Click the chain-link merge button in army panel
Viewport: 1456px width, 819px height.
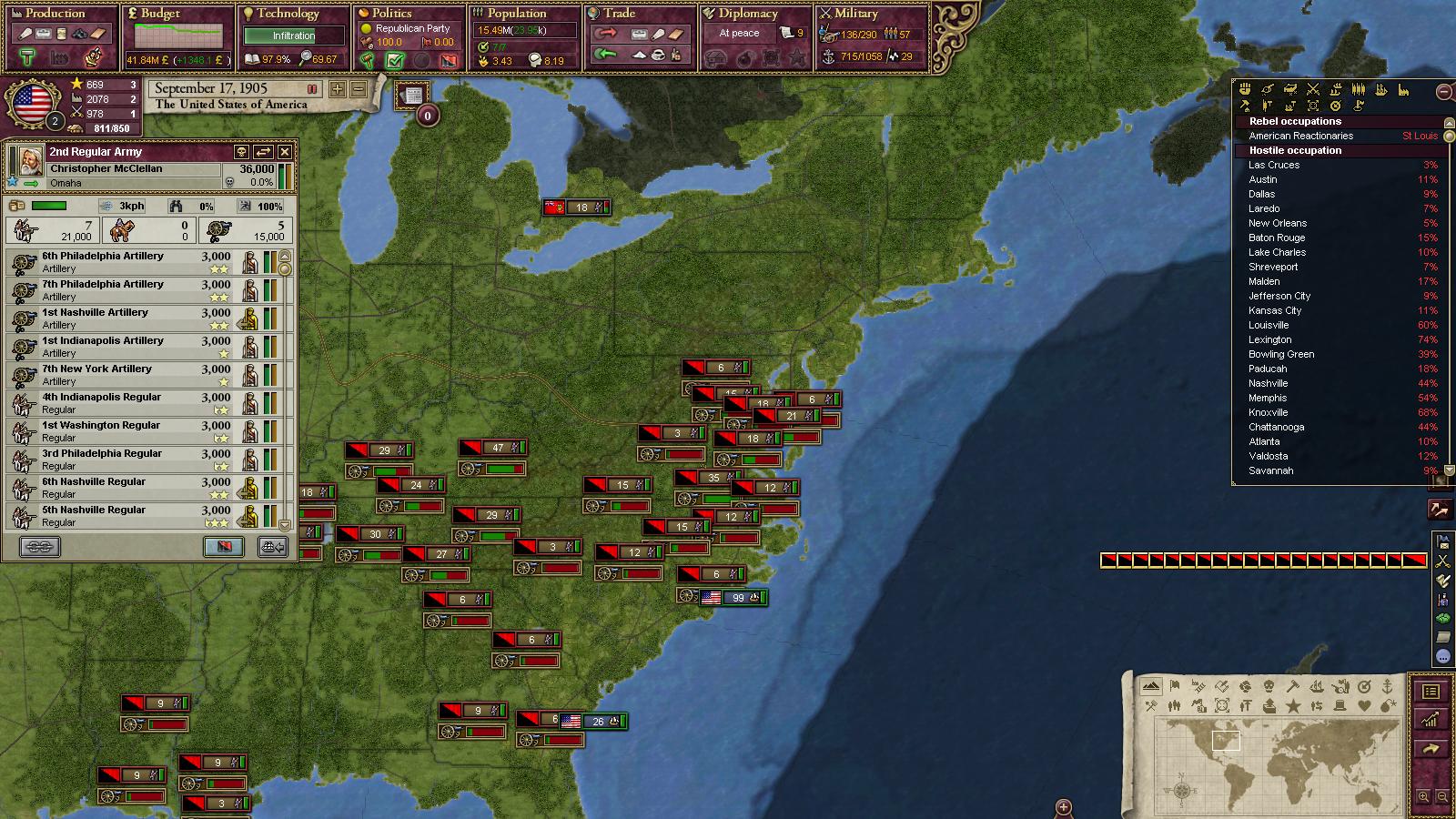(39, 546)
